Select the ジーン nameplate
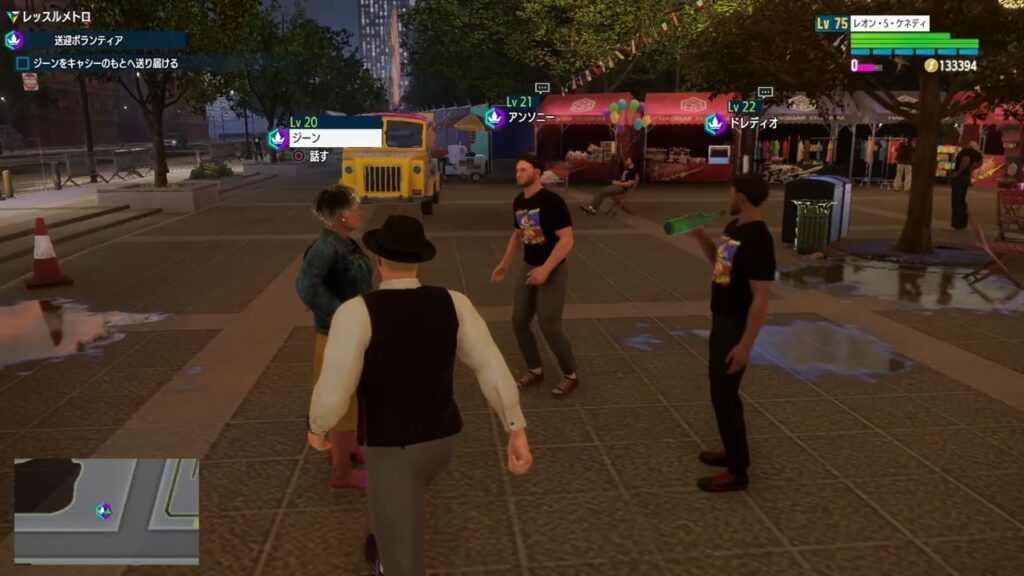The width and height of the screenshot is (1024, 576). coord(334,138)
